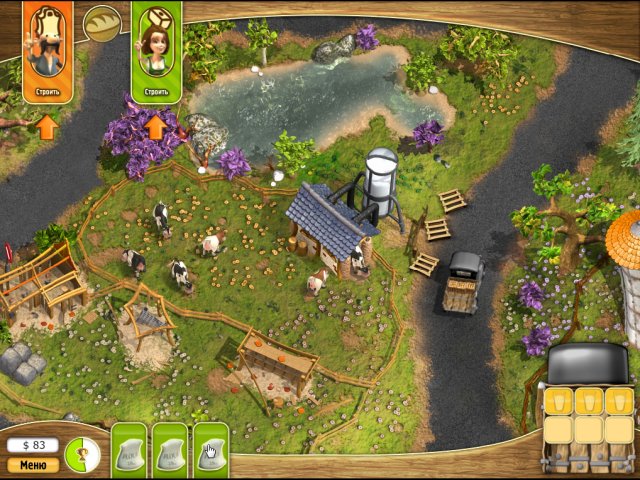Image resolution: width=640 pixels, height=480 pixels.
Task: Open the Меню button
Action: (32, 465)
